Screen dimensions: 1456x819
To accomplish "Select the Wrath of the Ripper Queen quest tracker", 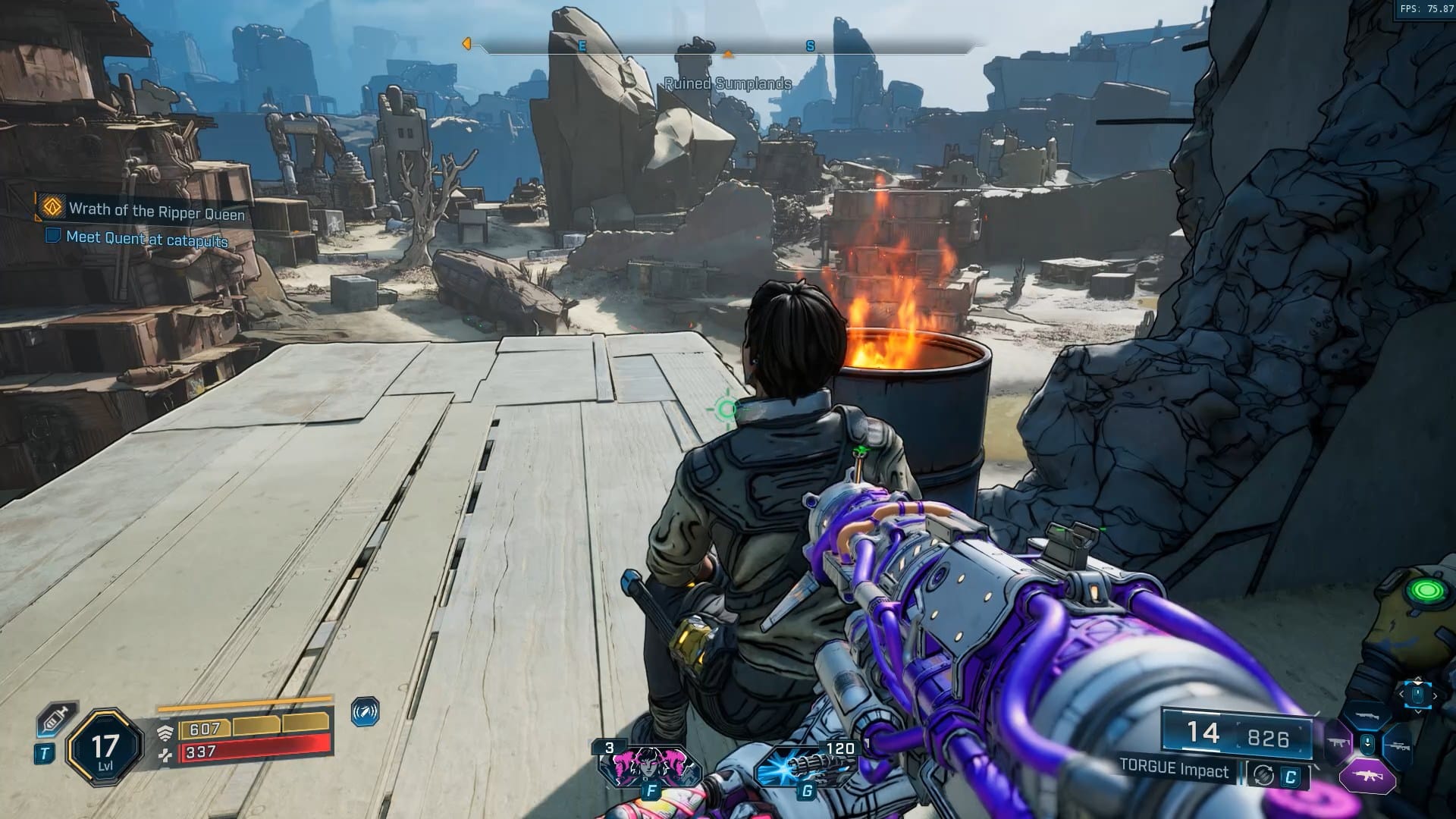I will (x=155, y=210).
